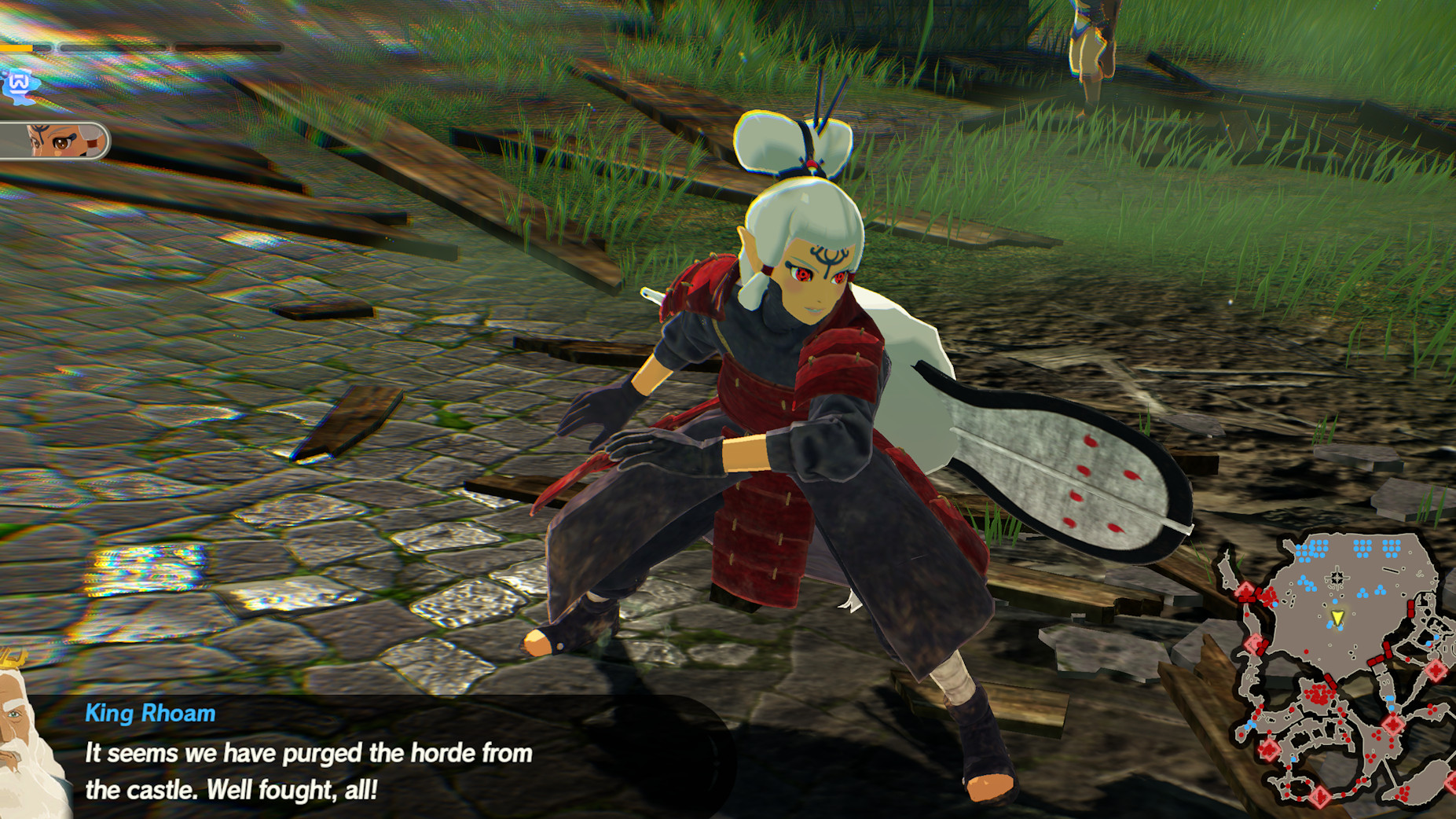The height and width of the screenshot is (819, 1456).
Task: Select a red enemy dot near the map center
Action: [1305, 652]
